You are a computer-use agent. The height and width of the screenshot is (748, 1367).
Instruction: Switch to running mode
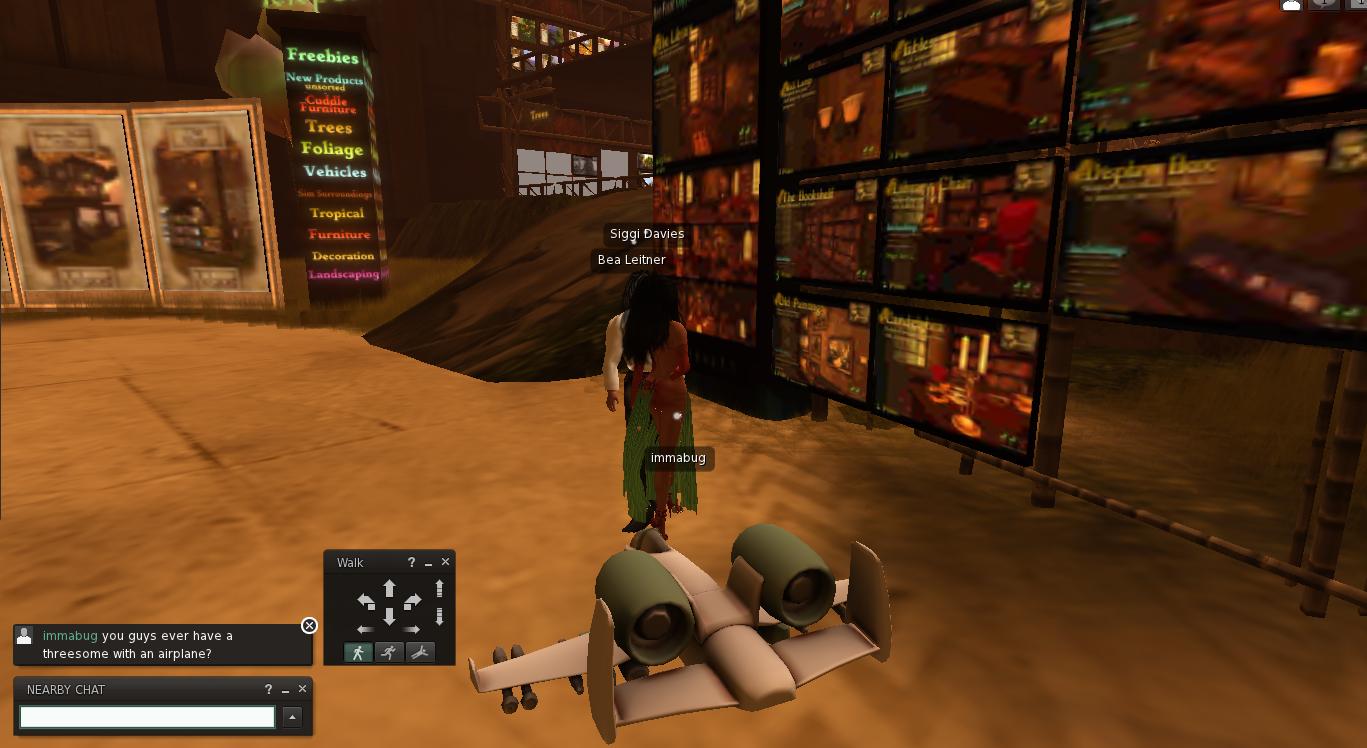pyautogui.click(x=389, y=652)
